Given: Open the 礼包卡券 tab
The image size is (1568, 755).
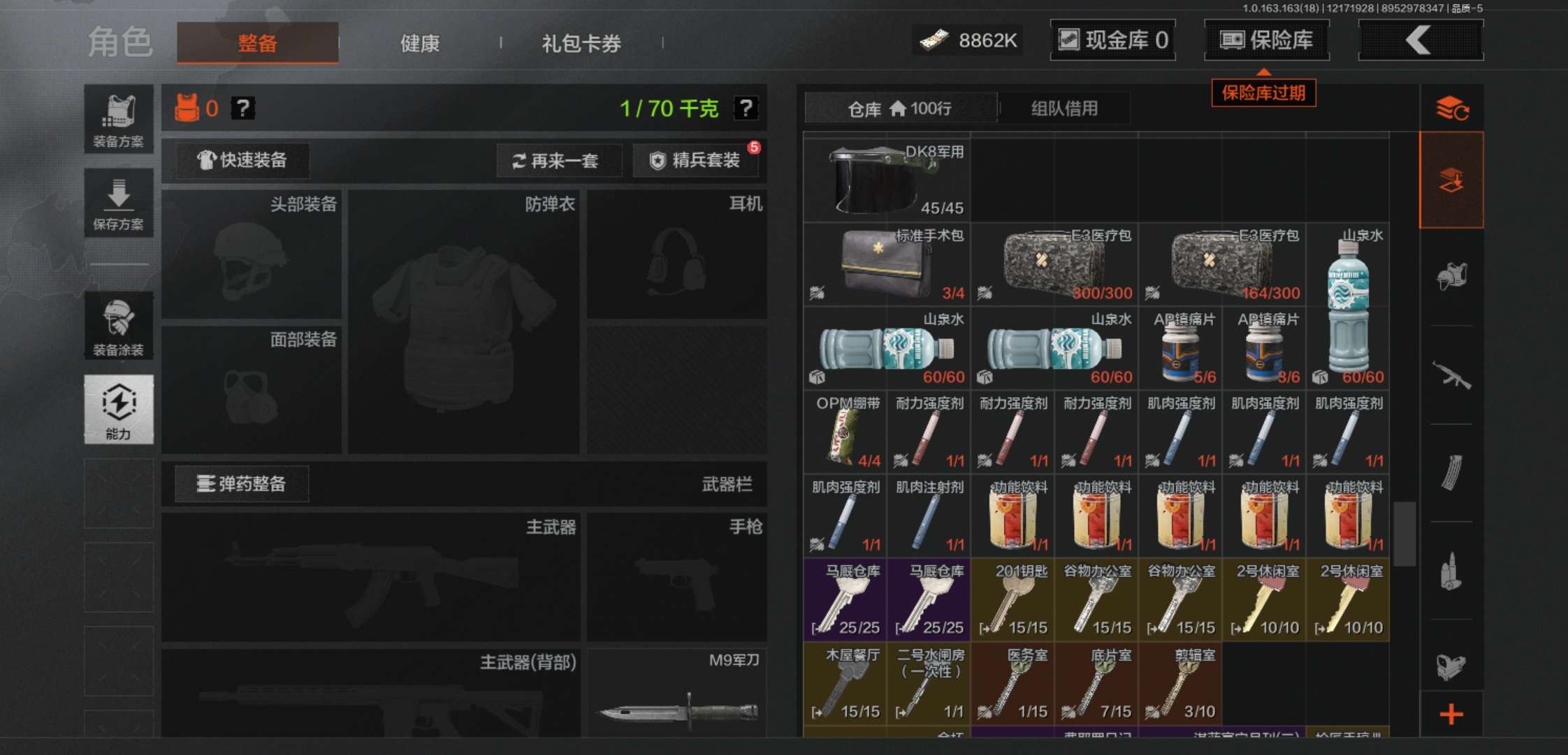Looking at the screenshot, I should tap(581, 43).
